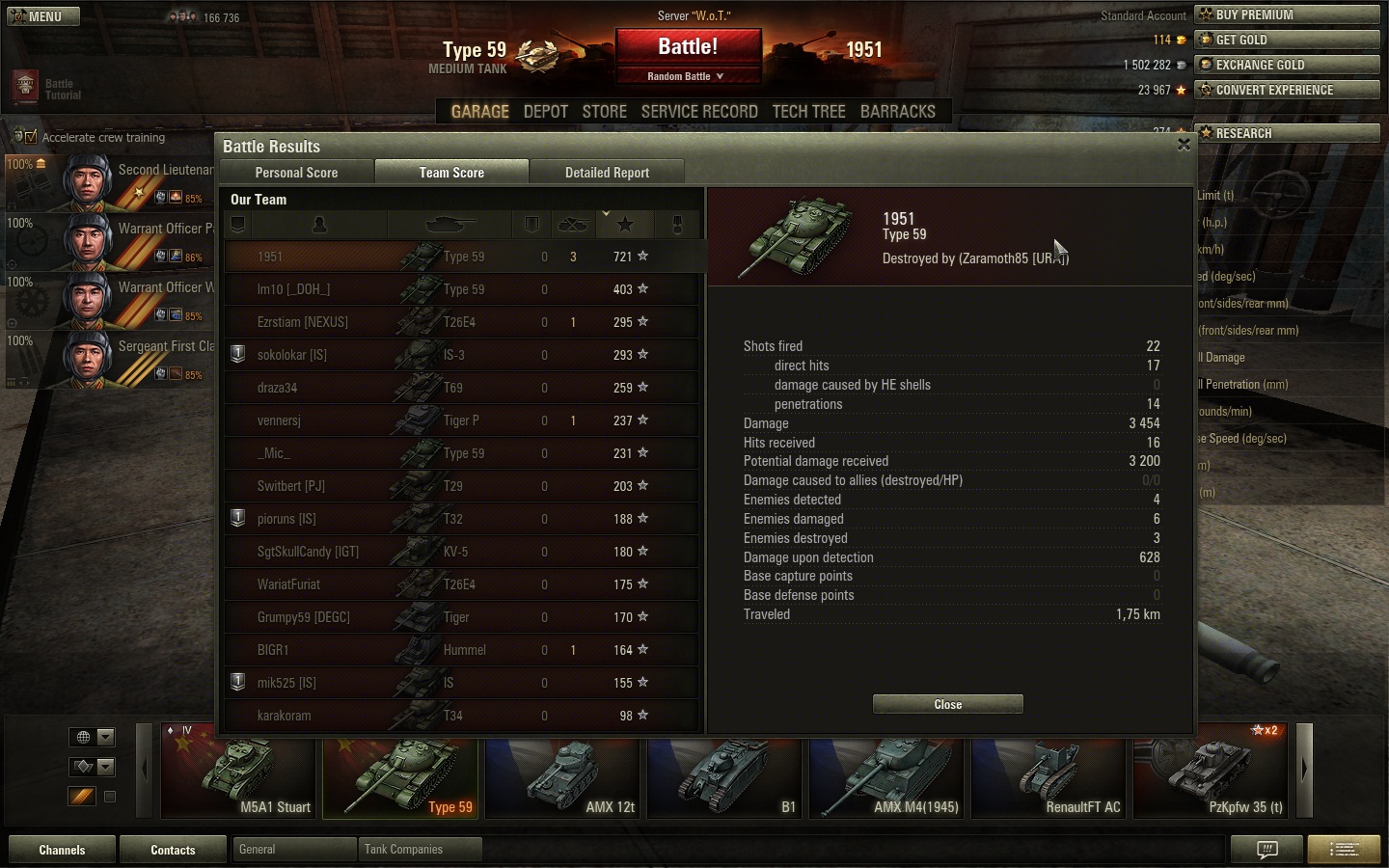Viewport: 1389px width, 868px height.
Task: Open the TECH TREE
Action: [808, 112]
